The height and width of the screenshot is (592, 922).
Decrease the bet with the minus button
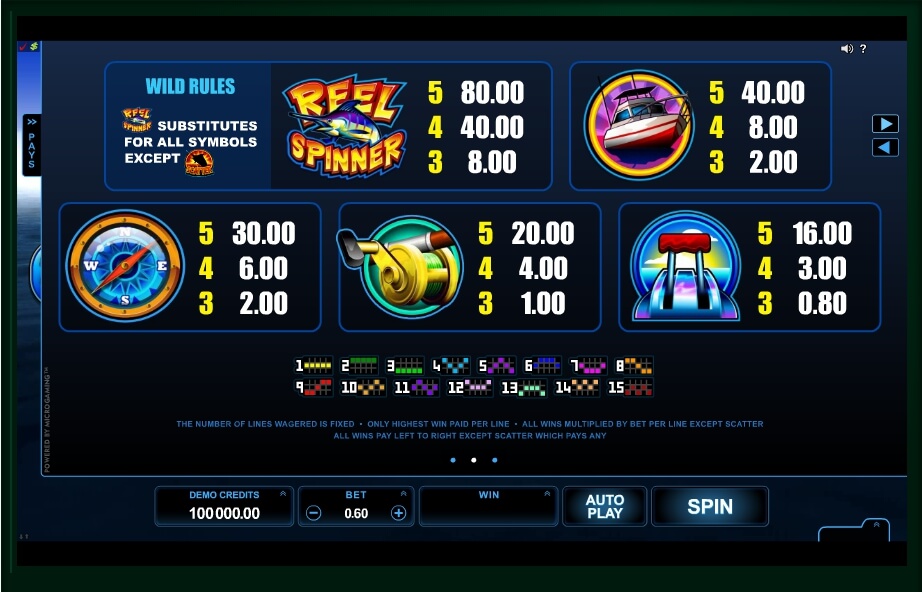(314, 513)
